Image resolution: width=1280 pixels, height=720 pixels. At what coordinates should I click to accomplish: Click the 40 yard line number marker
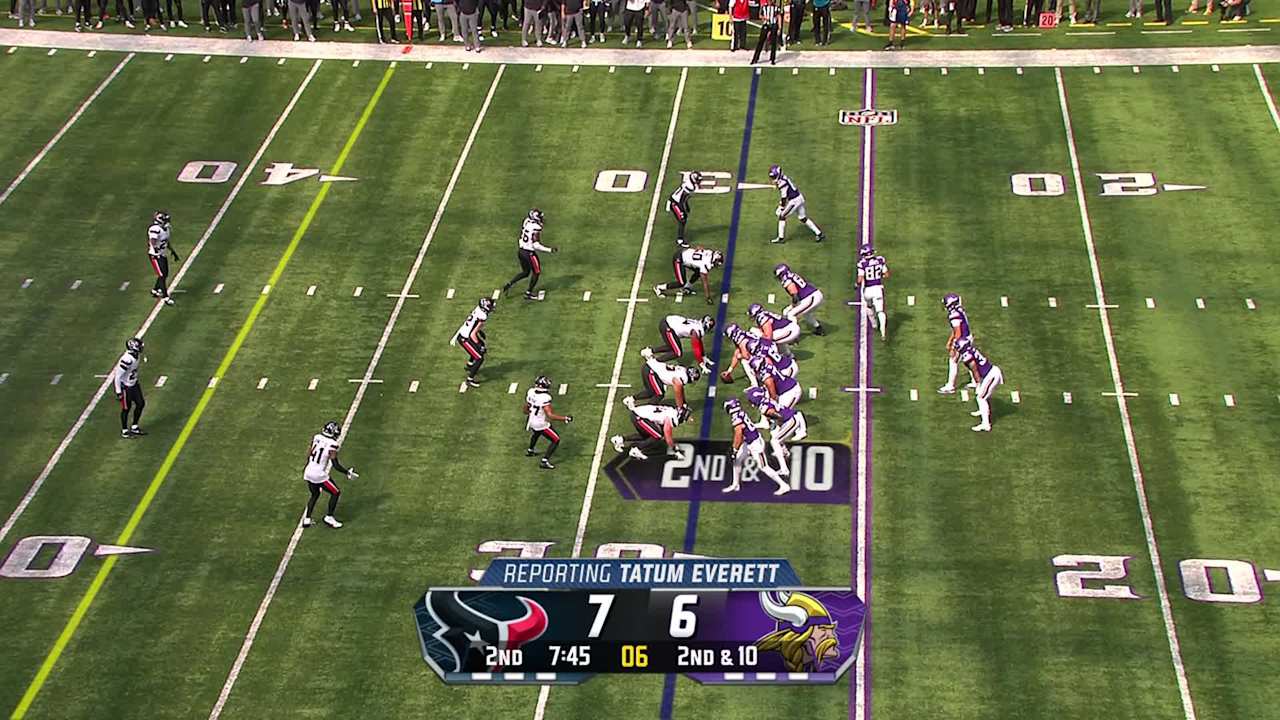click(240, 172)
